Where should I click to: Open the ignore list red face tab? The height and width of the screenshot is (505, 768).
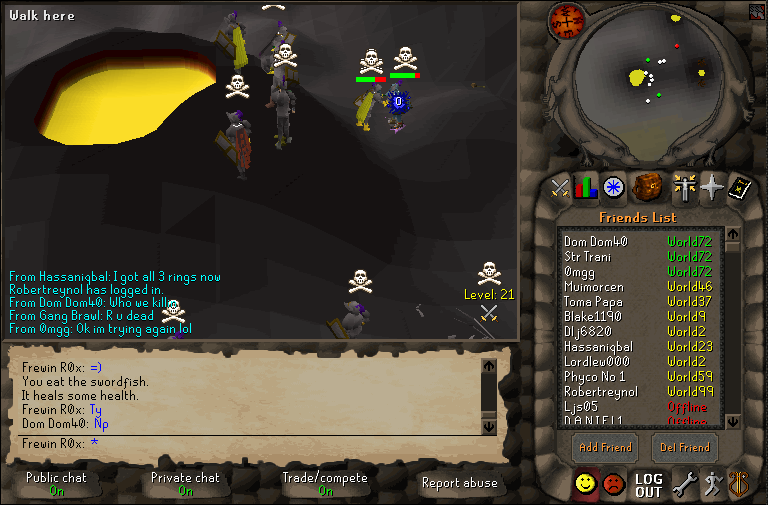(x=614, y=485)
